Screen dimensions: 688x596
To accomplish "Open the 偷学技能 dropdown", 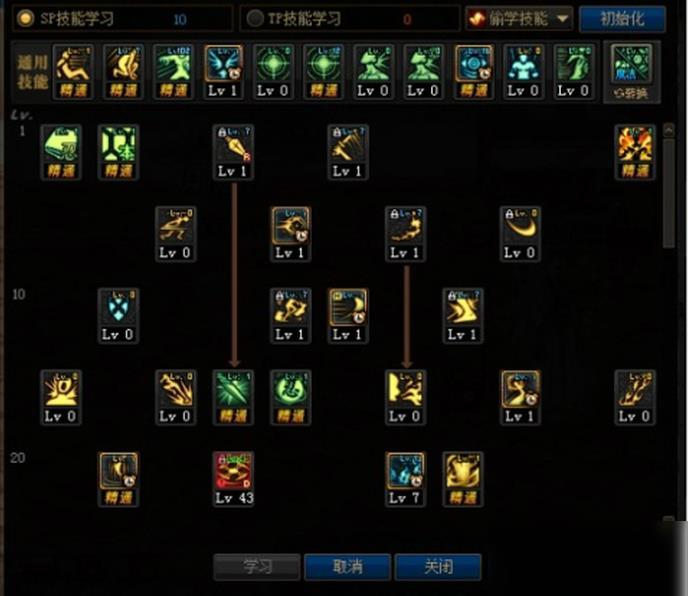I will click(518, 19).
